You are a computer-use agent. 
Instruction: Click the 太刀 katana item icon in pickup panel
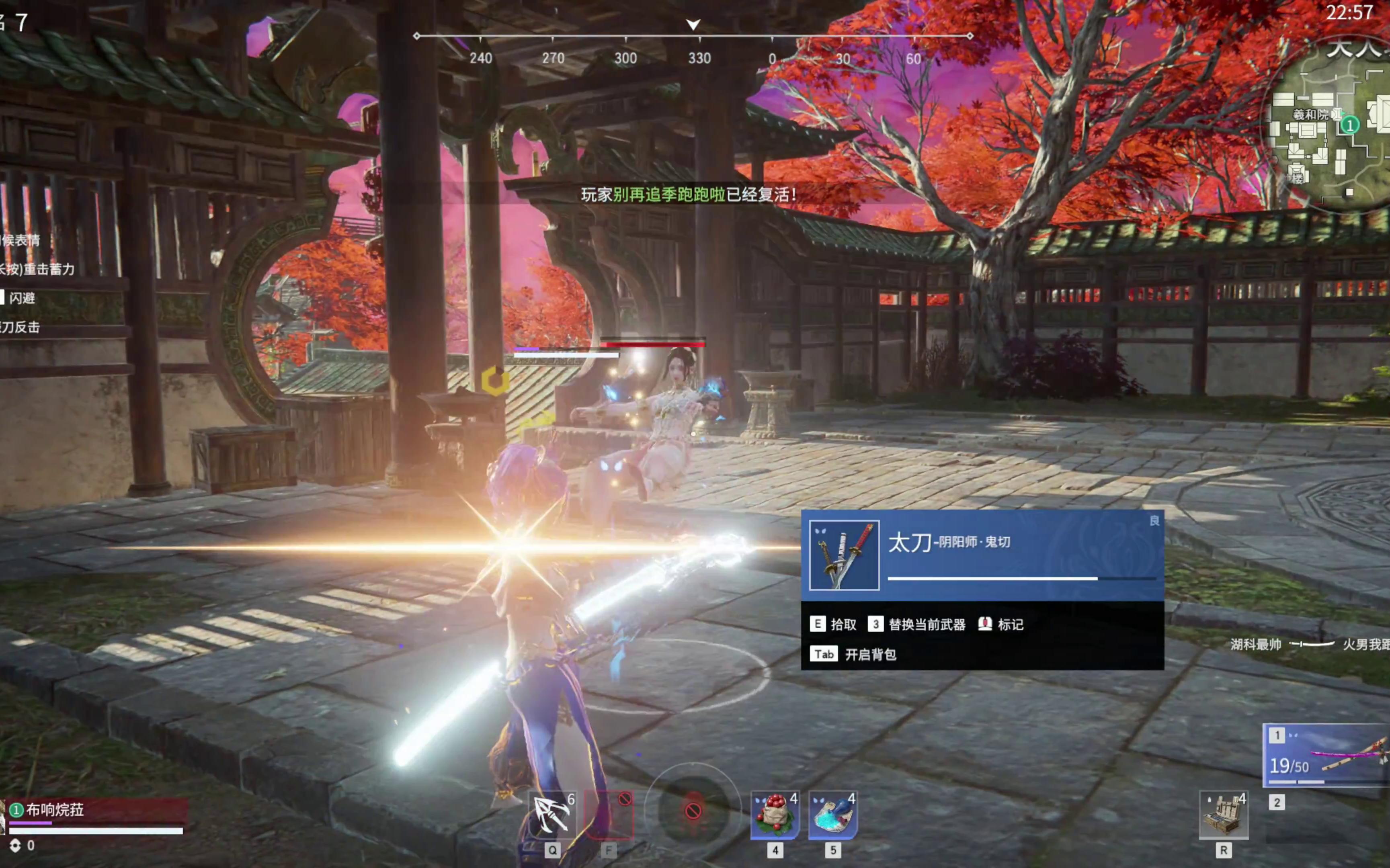point(843,555)
